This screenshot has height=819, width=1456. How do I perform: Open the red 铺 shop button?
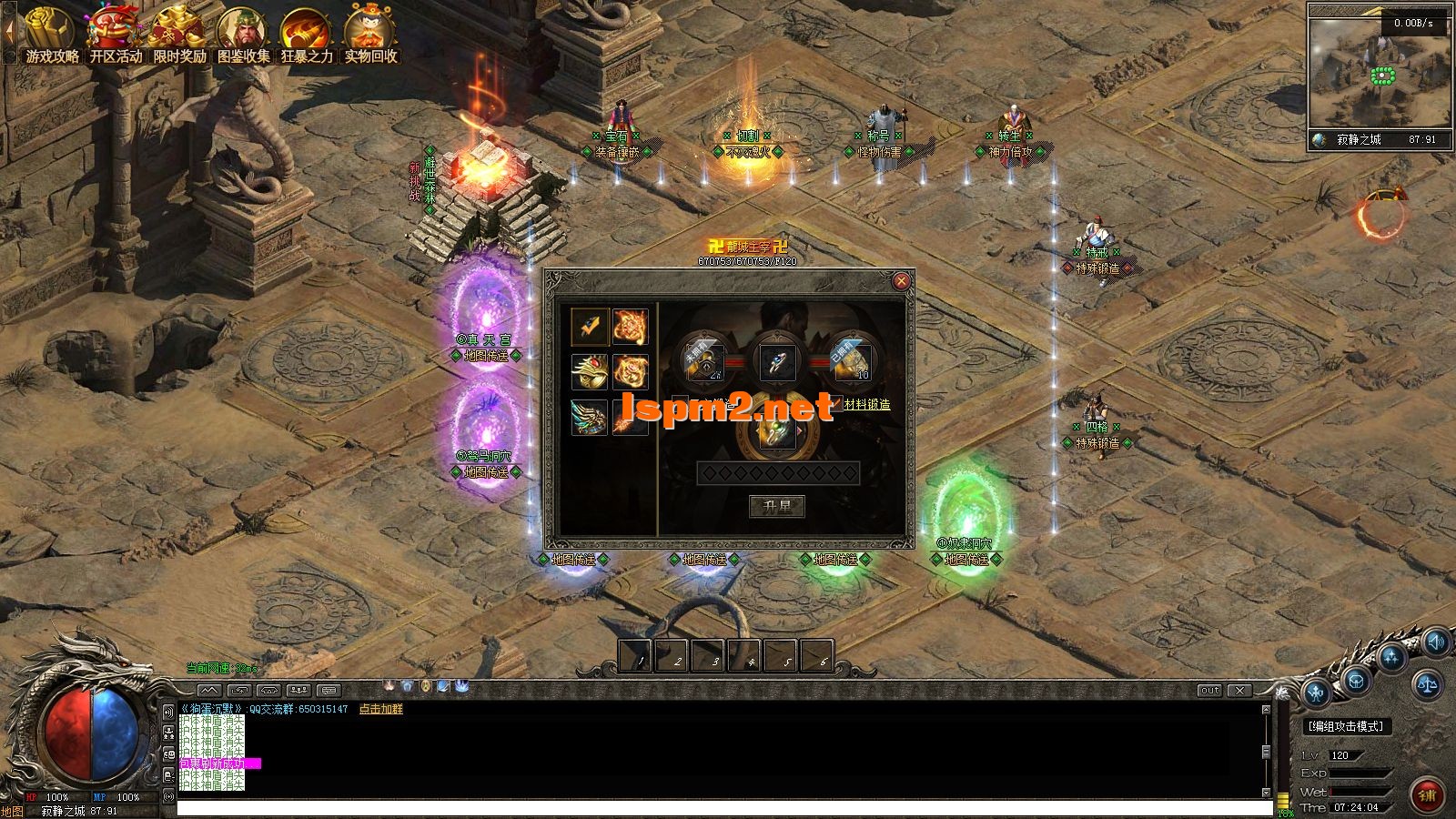(1426, 794)
